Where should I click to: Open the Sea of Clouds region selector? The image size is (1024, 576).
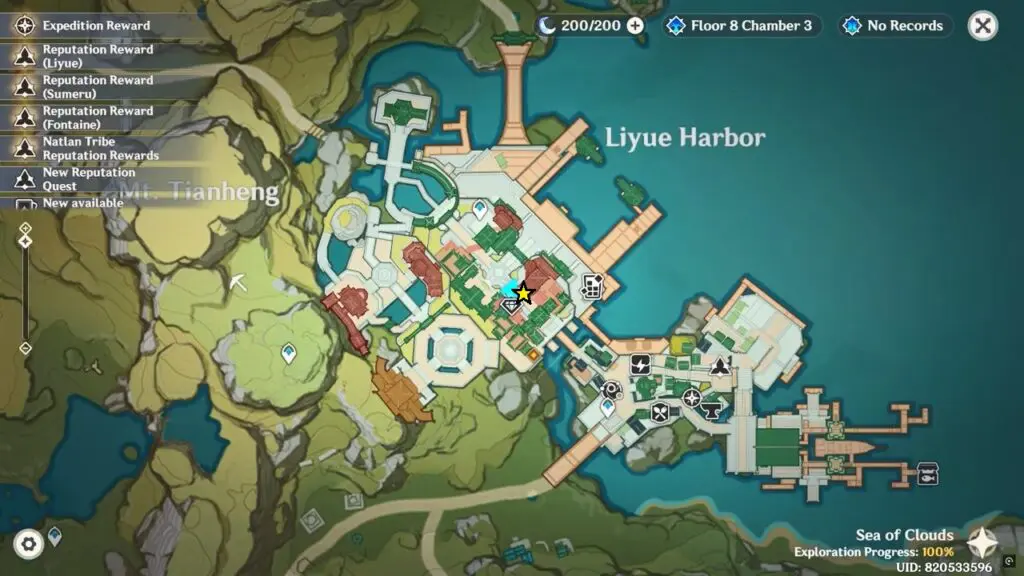pos(981,541)
